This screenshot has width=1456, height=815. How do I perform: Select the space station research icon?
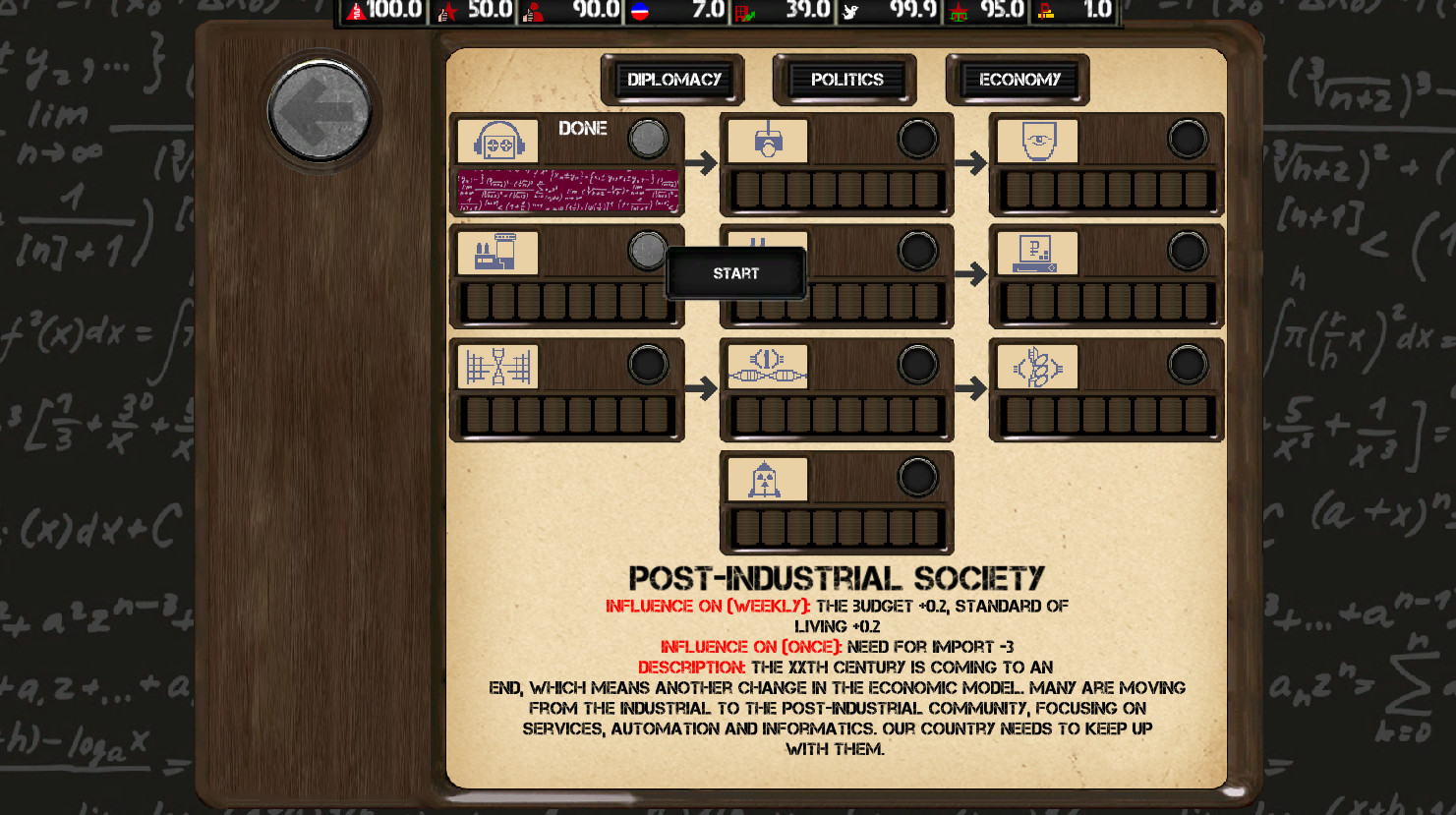point(496,364)
